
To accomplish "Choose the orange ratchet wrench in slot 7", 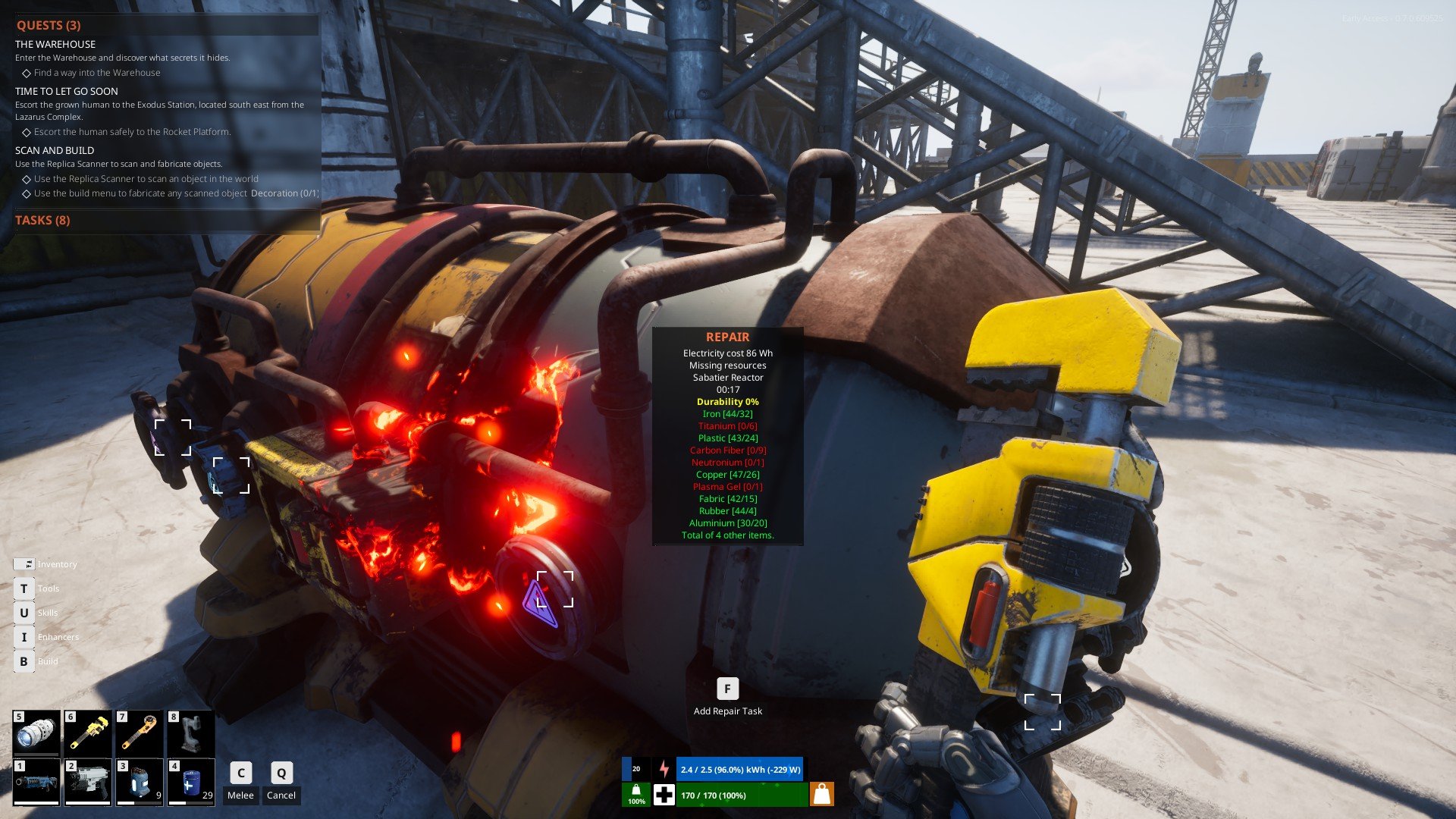I will coord(140,733).
